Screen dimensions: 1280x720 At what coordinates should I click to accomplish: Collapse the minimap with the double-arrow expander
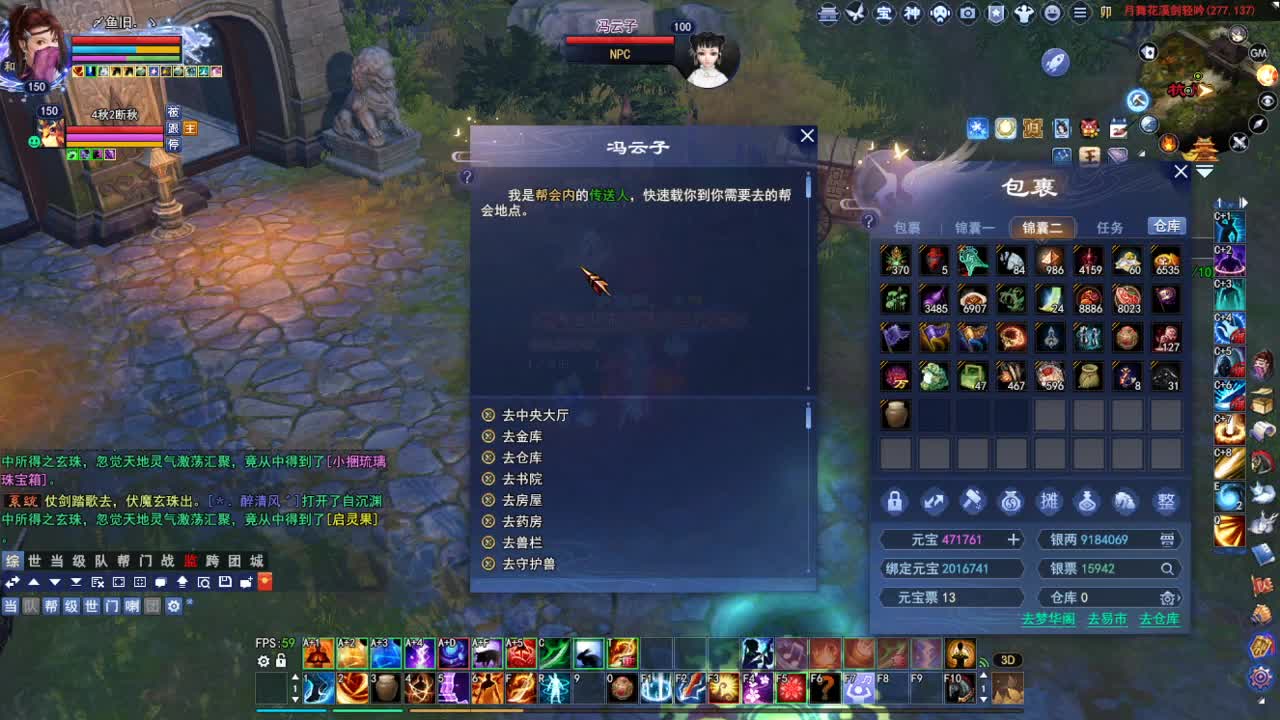click(1204, 171)
